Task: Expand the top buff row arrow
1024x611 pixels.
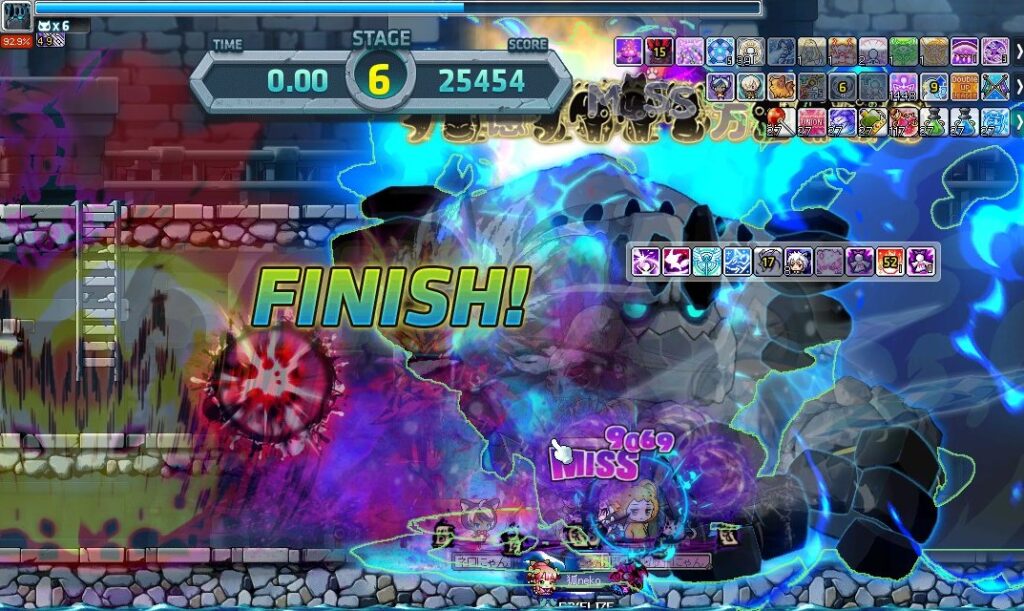Action: tap(1018, 50)
